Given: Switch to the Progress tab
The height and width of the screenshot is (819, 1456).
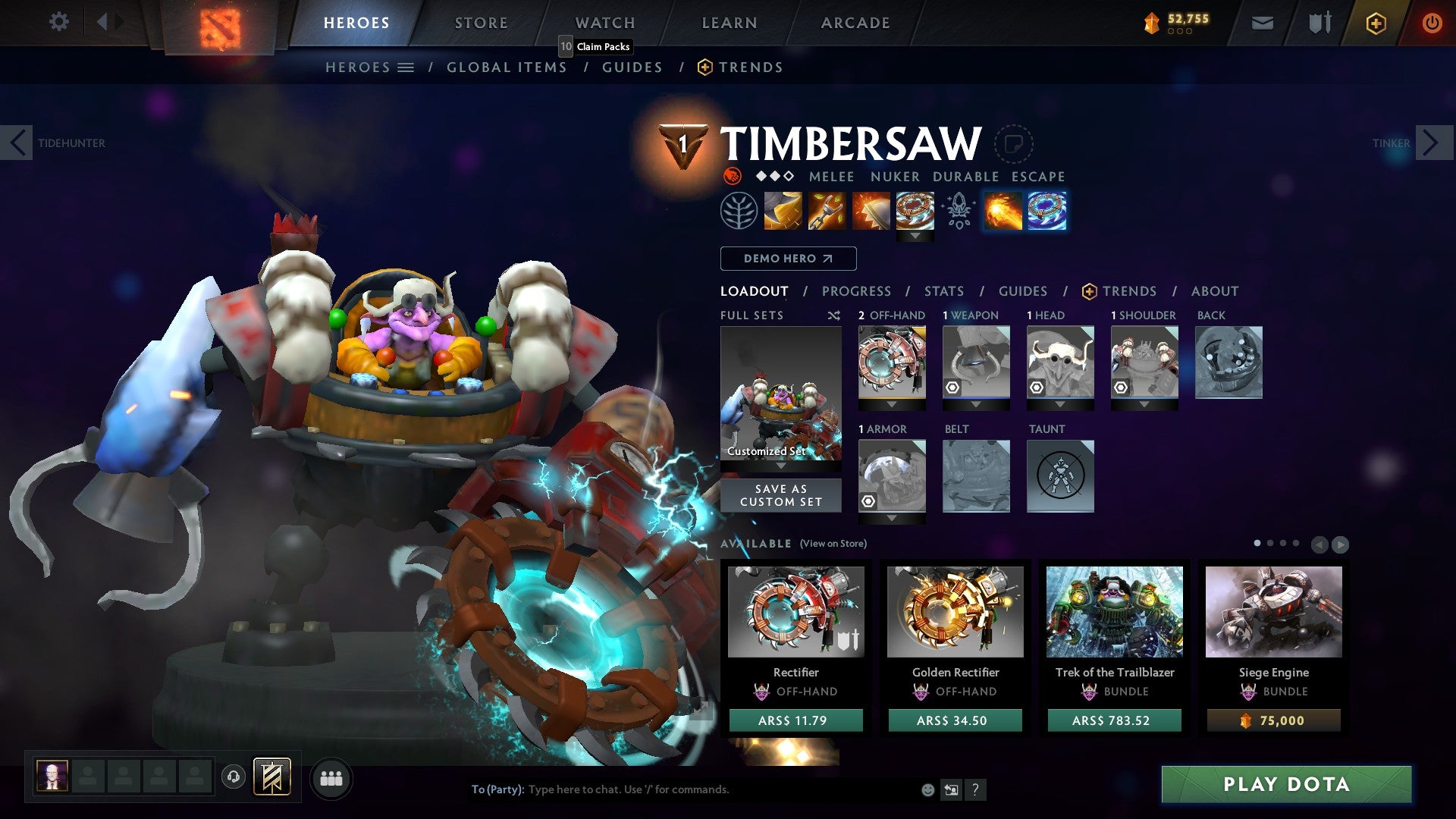Looking at the screenshot, I should (x=857, y=291).
